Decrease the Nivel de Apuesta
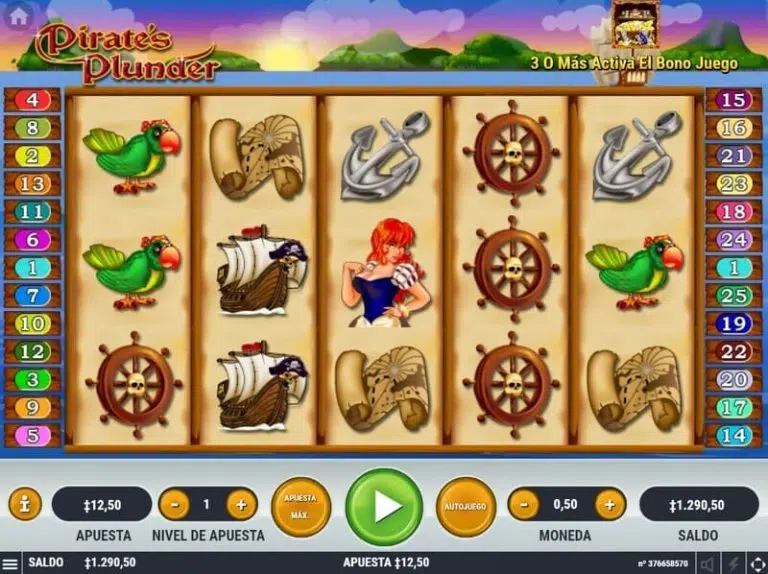 click(174, 504)
